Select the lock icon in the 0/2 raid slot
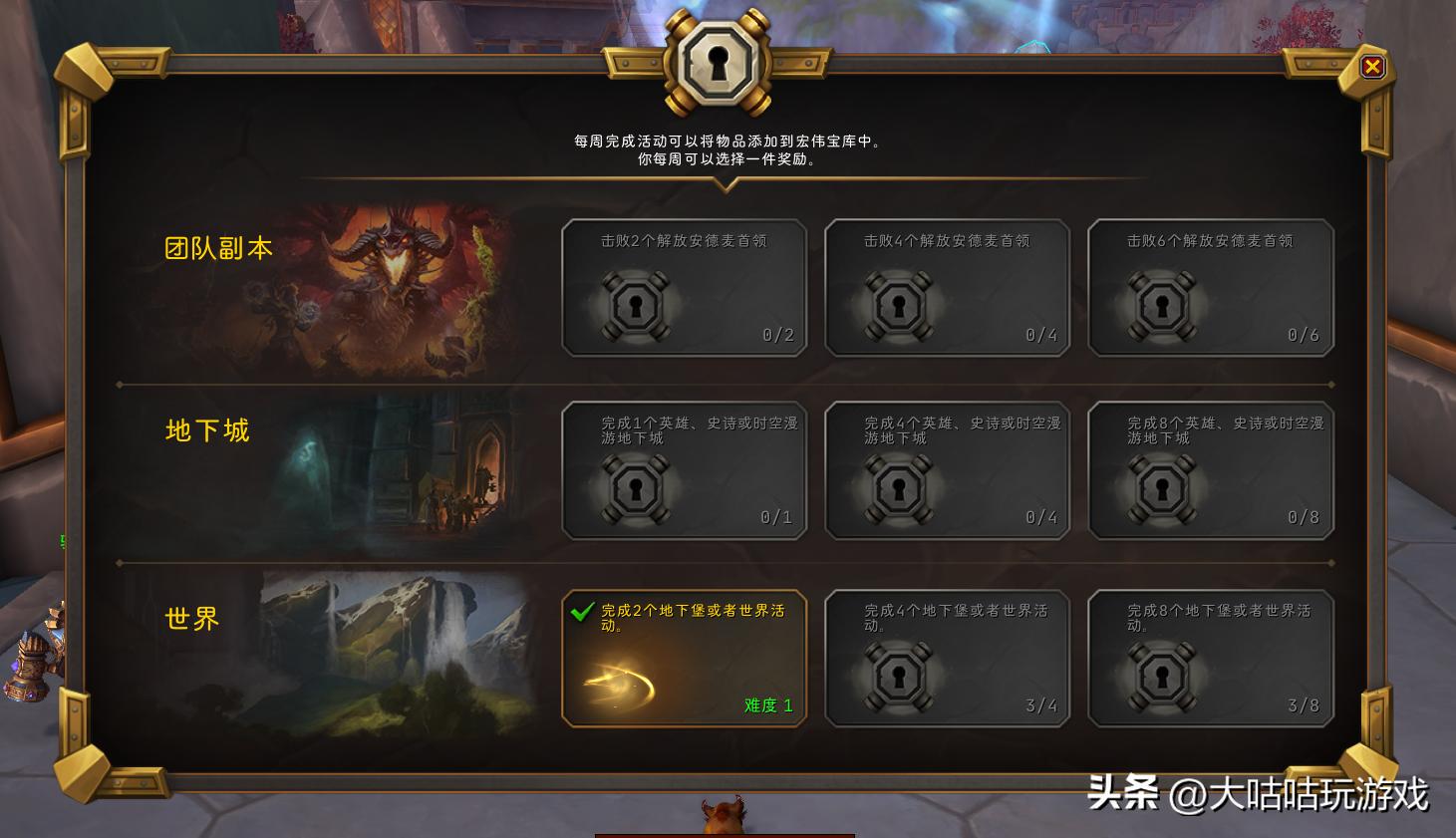The height and width of the screenshot is (838, 1456). pyautogui.click(x=636, y=304)
